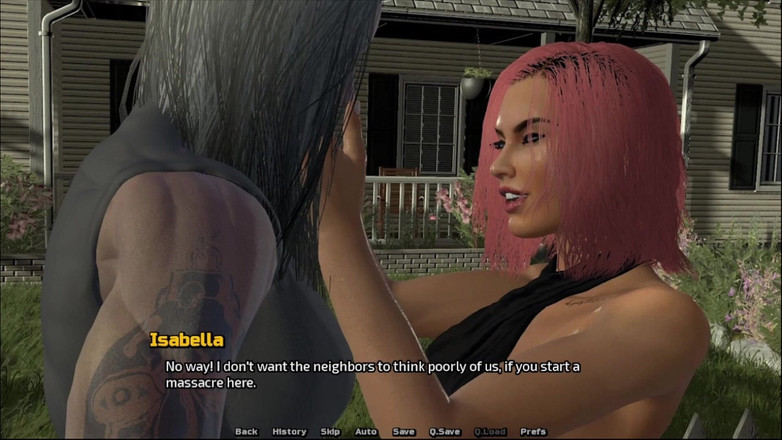Toggle Auto-advance mode
Image resolution: width=782 pixels, height=440 pixels.
pos(366,432)
